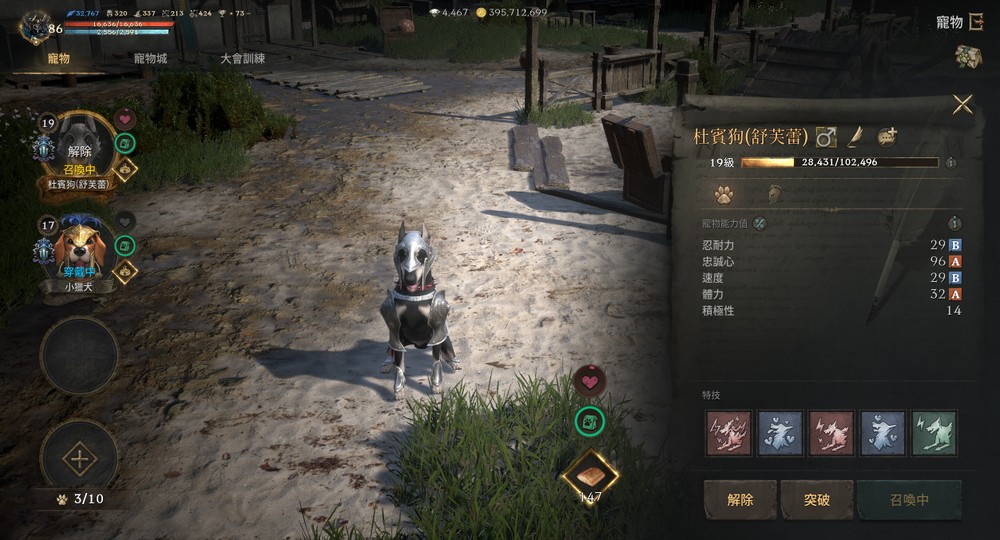Viewport: 1000px width, 540px height.
Task: Click the large heart icon near the pet
Action: pyautogui.click(x=590, y=381)
